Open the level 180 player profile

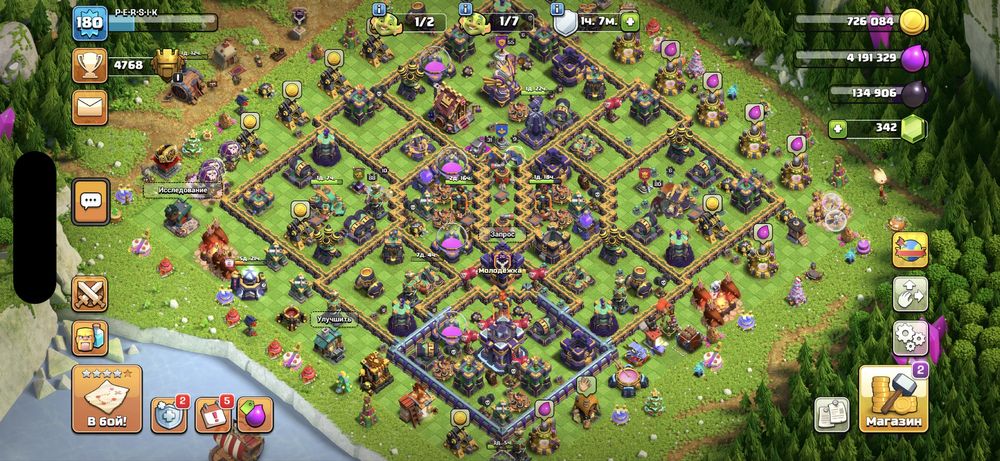(x=89, y=22)
